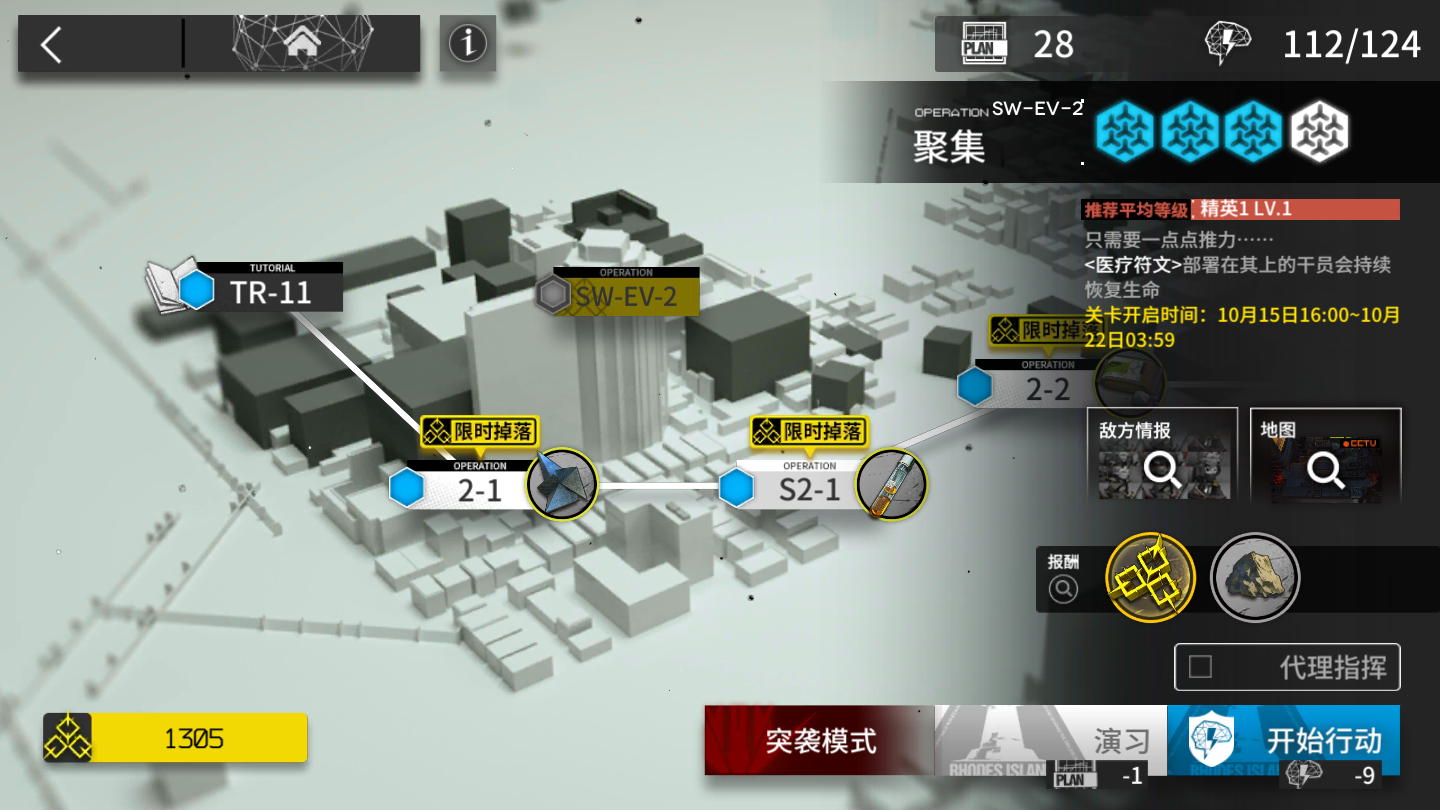Open the 限时掉落 tag above stage S2-1

click(x=809, y=433)
